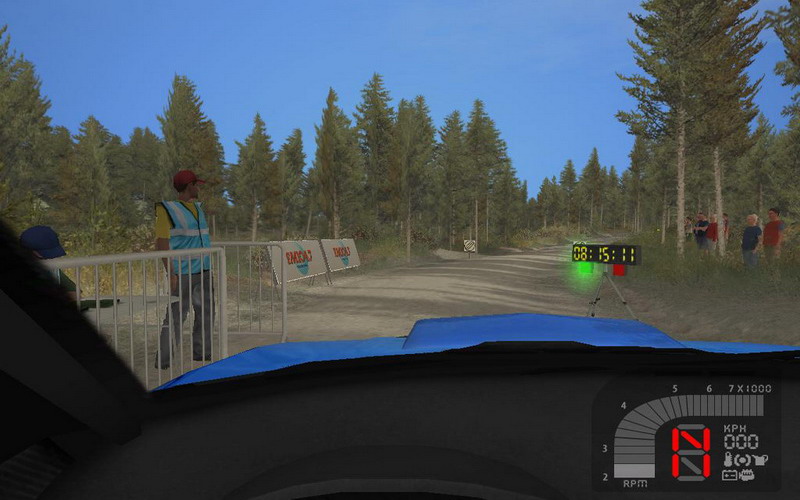The height and width of the screenshot is (500, 800).
Task: Click the engine warning icon
Action: point(746,474)
